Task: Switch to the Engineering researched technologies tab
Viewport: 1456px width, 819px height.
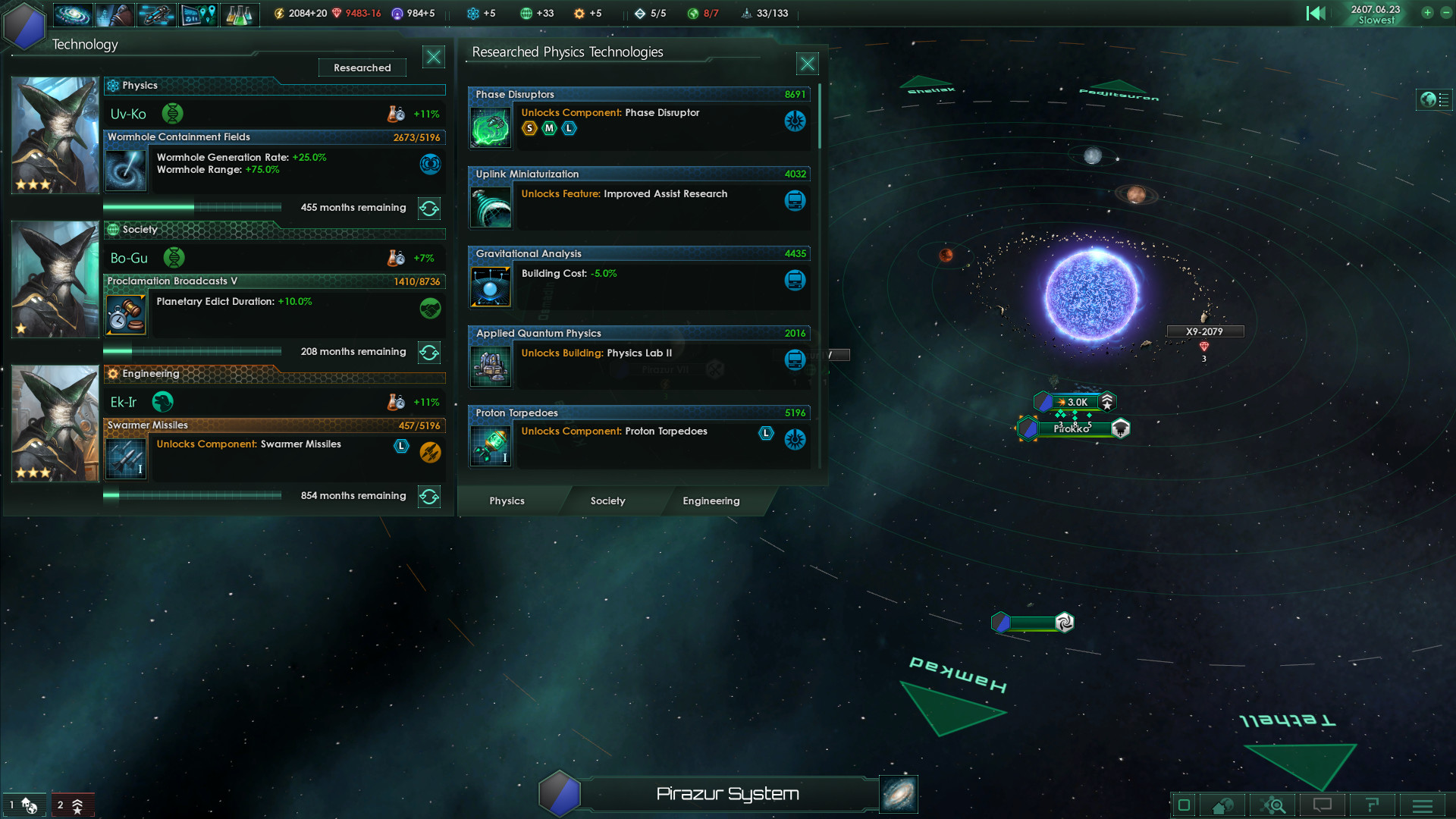Action: click(711, 501)
